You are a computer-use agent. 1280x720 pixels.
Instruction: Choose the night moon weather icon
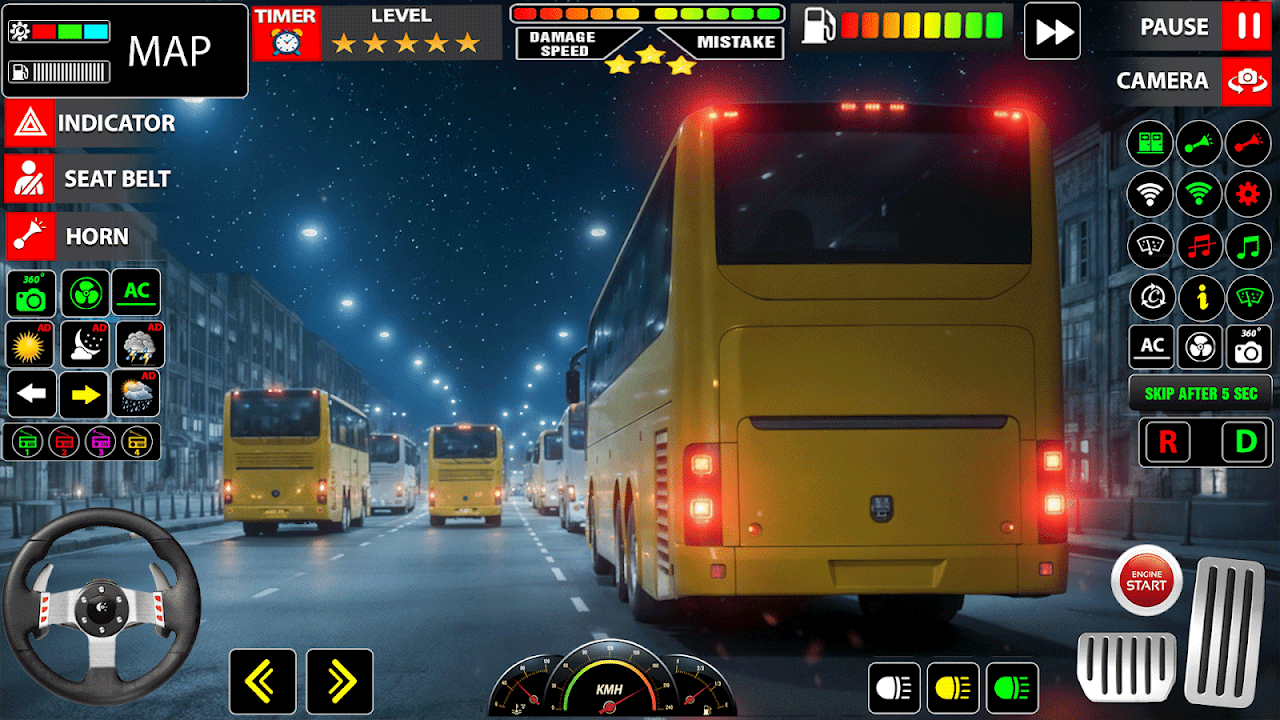pos(84,345)
